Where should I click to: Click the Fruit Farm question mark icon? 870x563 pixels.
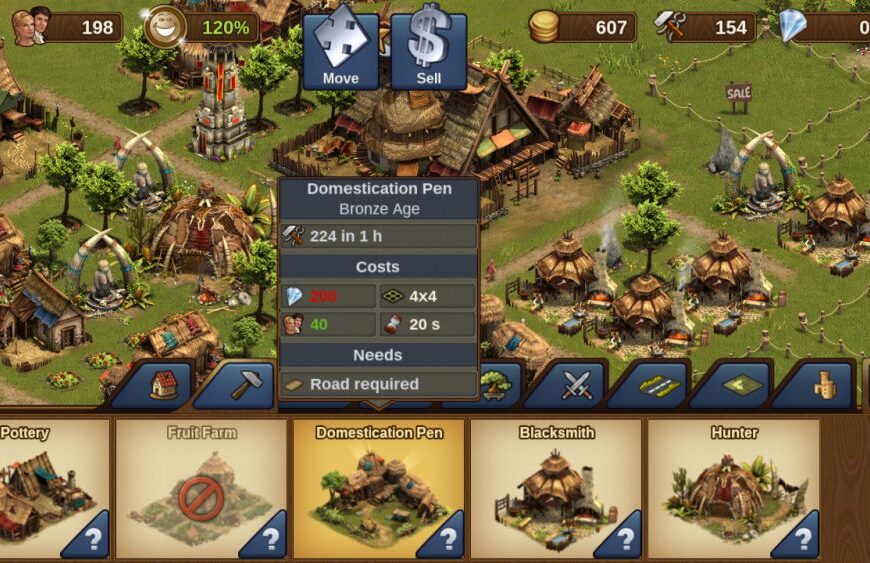pyautogui.click(x=267, y=540)
